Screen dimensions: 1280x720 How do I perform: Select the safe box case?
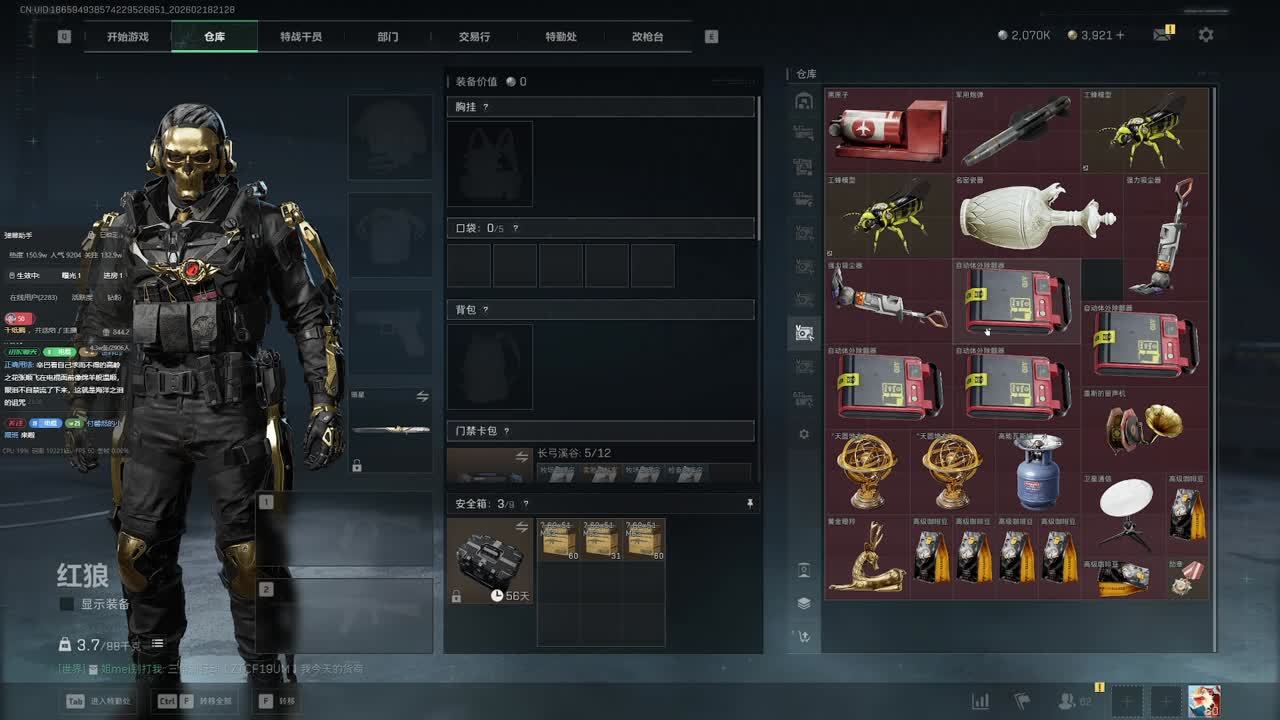click(x=490, y=560)
